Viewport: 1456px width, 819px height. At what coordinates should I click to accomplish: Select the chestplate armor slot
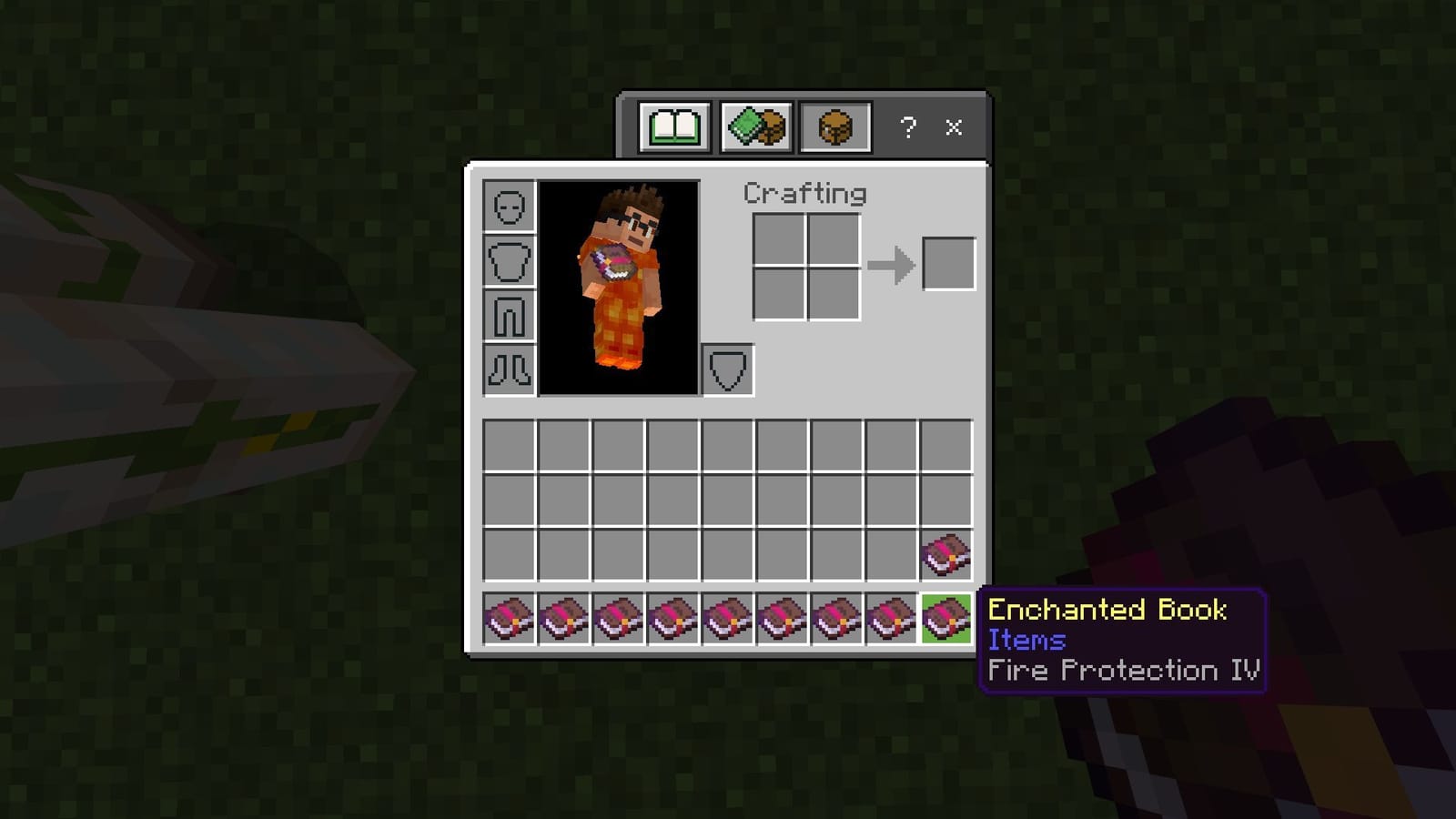click(x=509, y=261)
